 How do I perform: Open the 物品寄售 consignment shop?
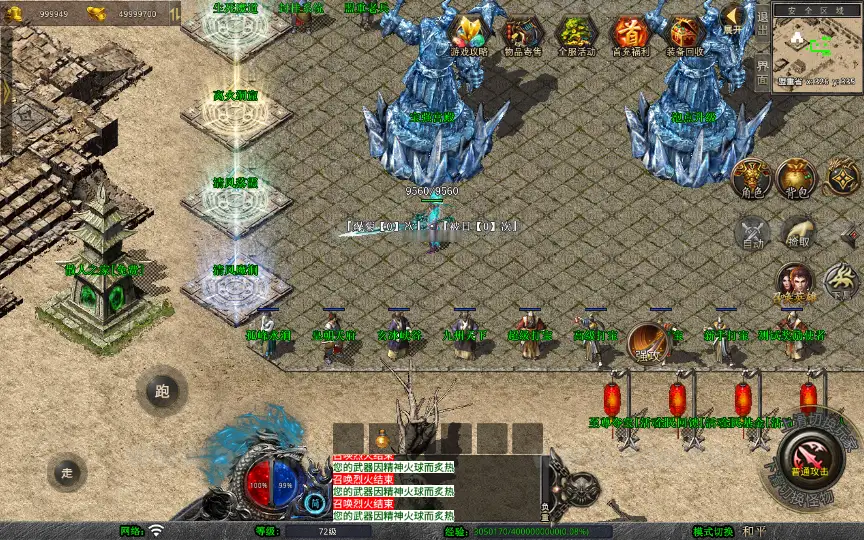(522, 36)
